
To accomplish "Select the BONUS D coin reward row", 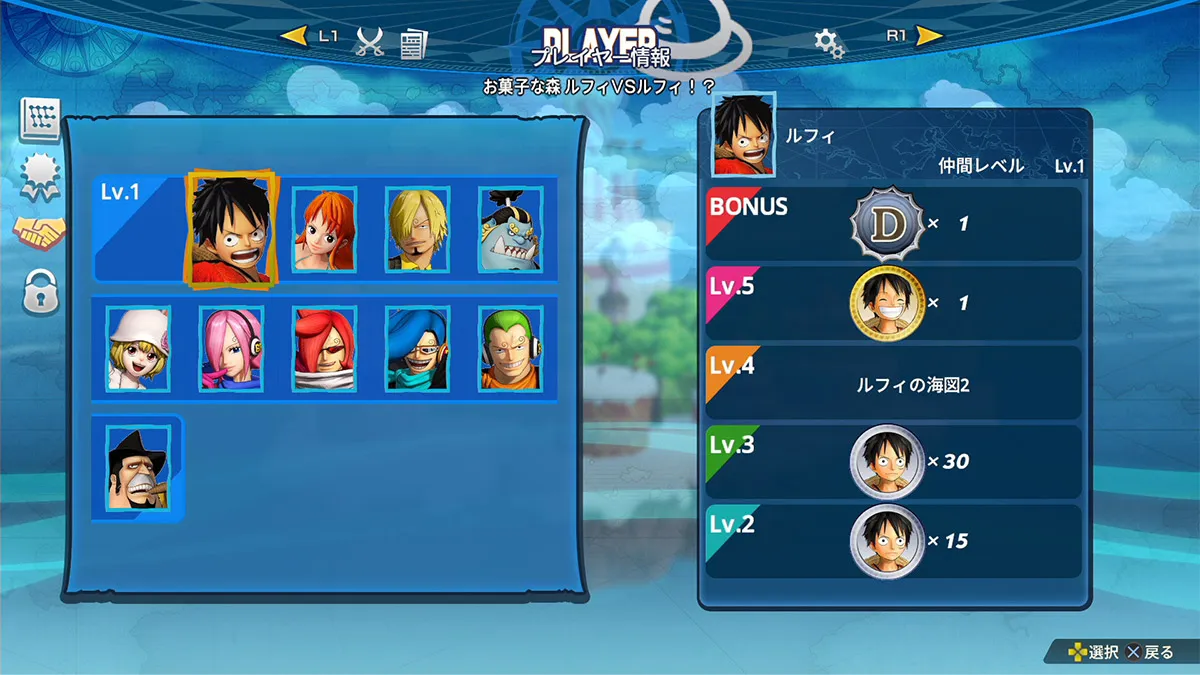I will [894, 224].
